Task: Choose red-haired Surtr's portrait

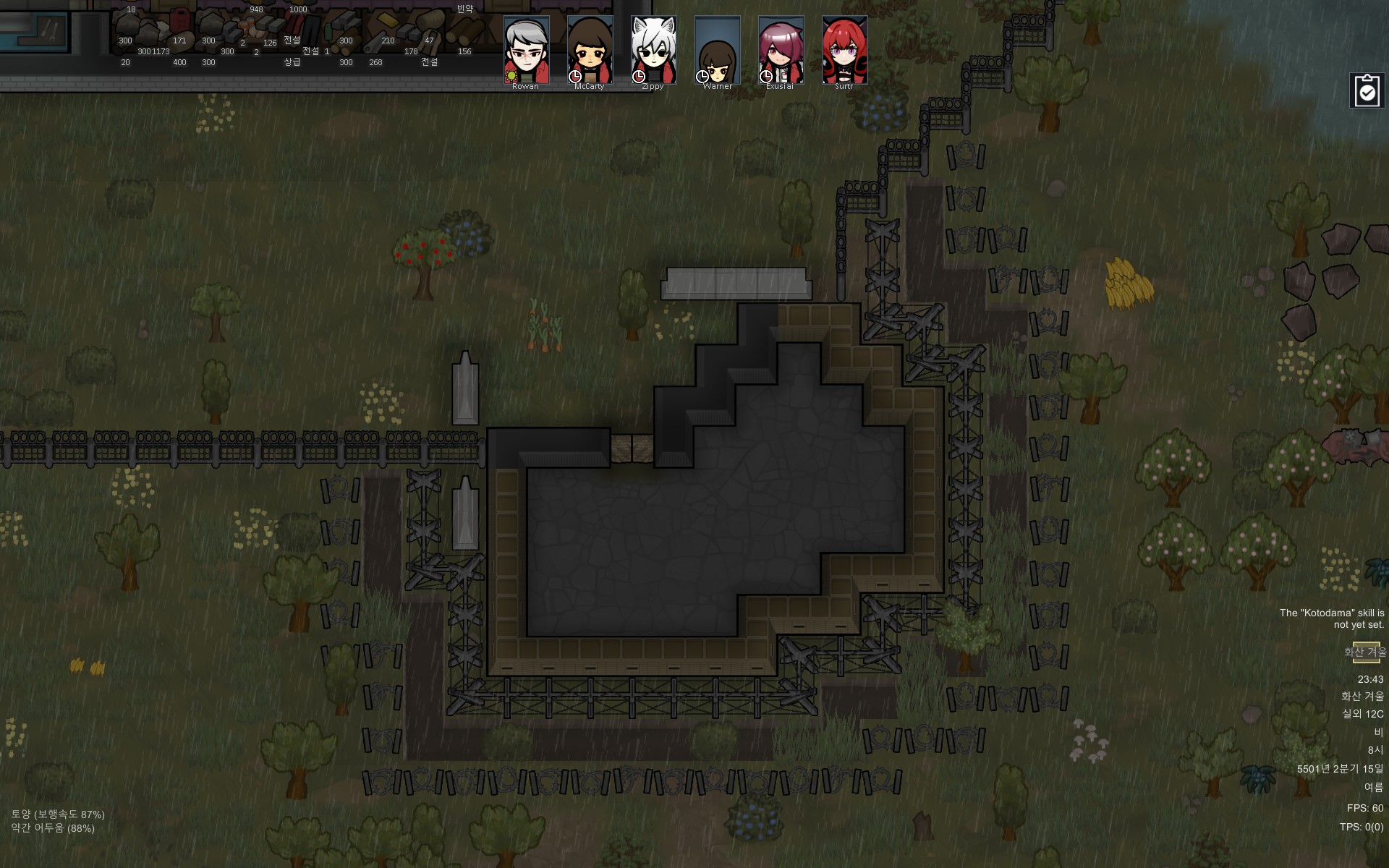Action: (x=844, y=51)
